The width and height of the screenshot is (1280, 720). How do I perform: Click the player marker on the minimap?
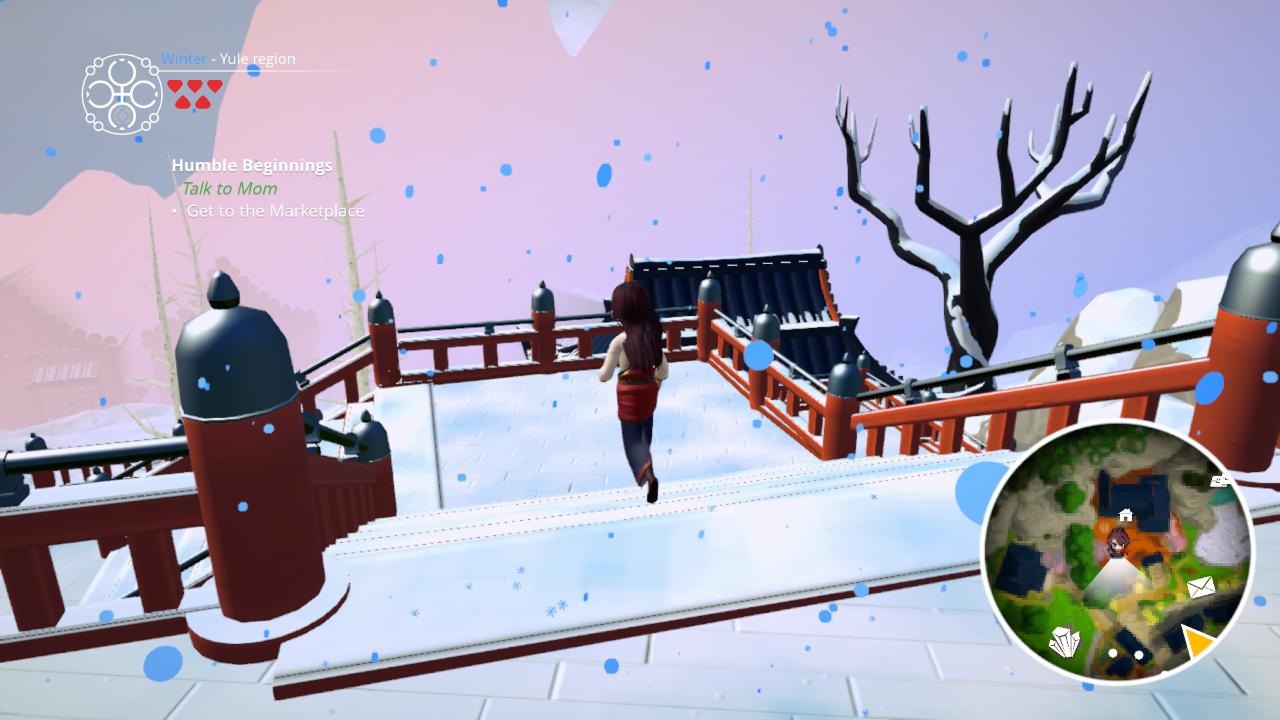1117,542
